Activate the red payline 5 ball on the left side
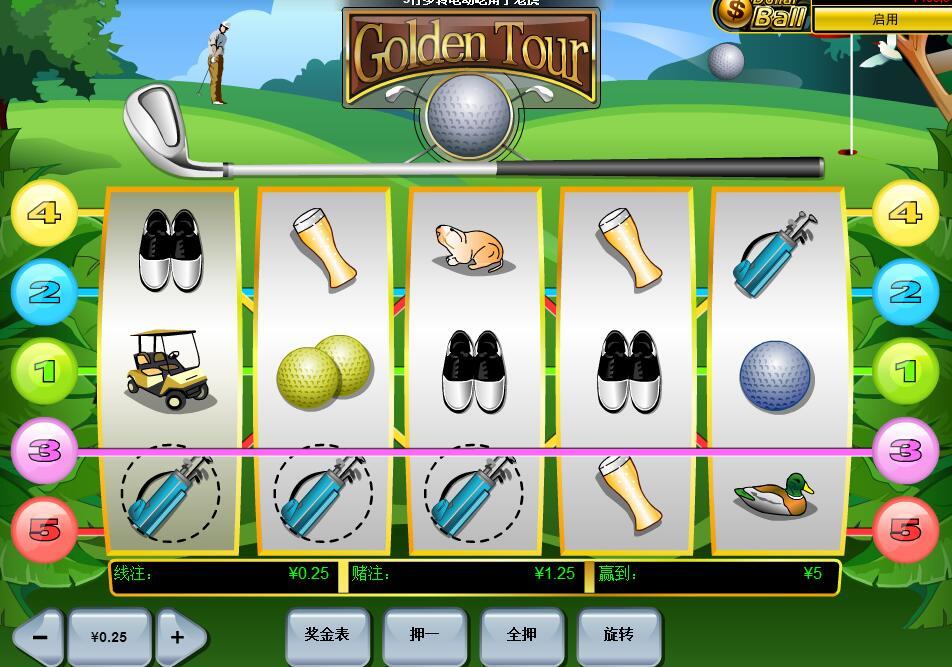 (x=44, y=529)
